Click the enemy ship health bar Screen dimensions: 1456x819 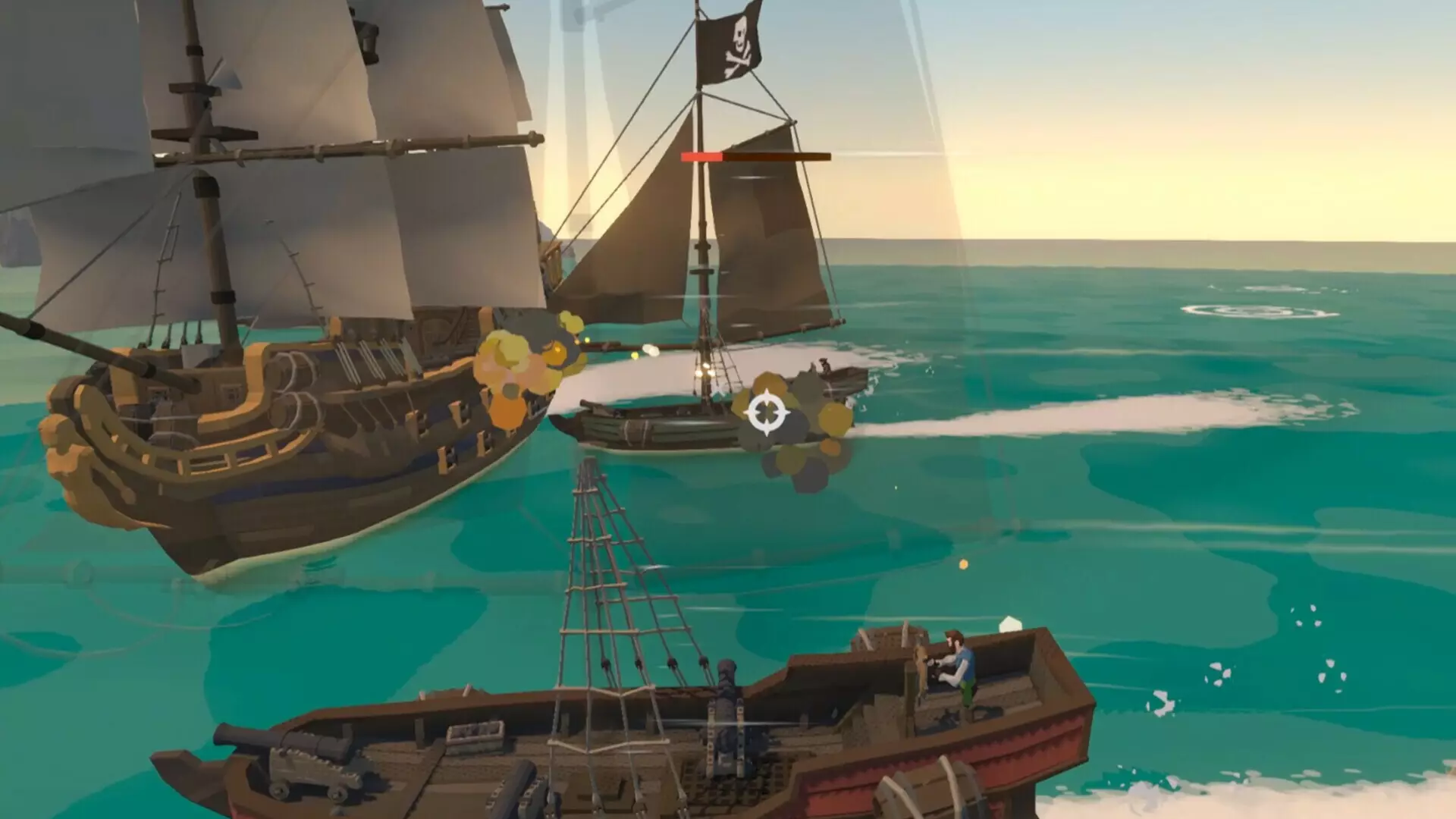[751, 155]
